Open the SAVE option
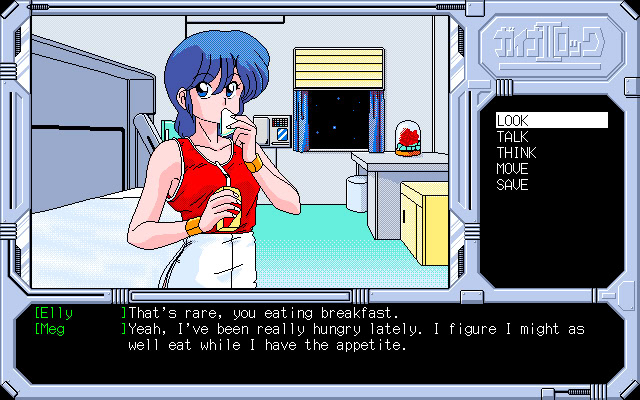The height and width of the screenshot is (400, 640). coord(512,185)
